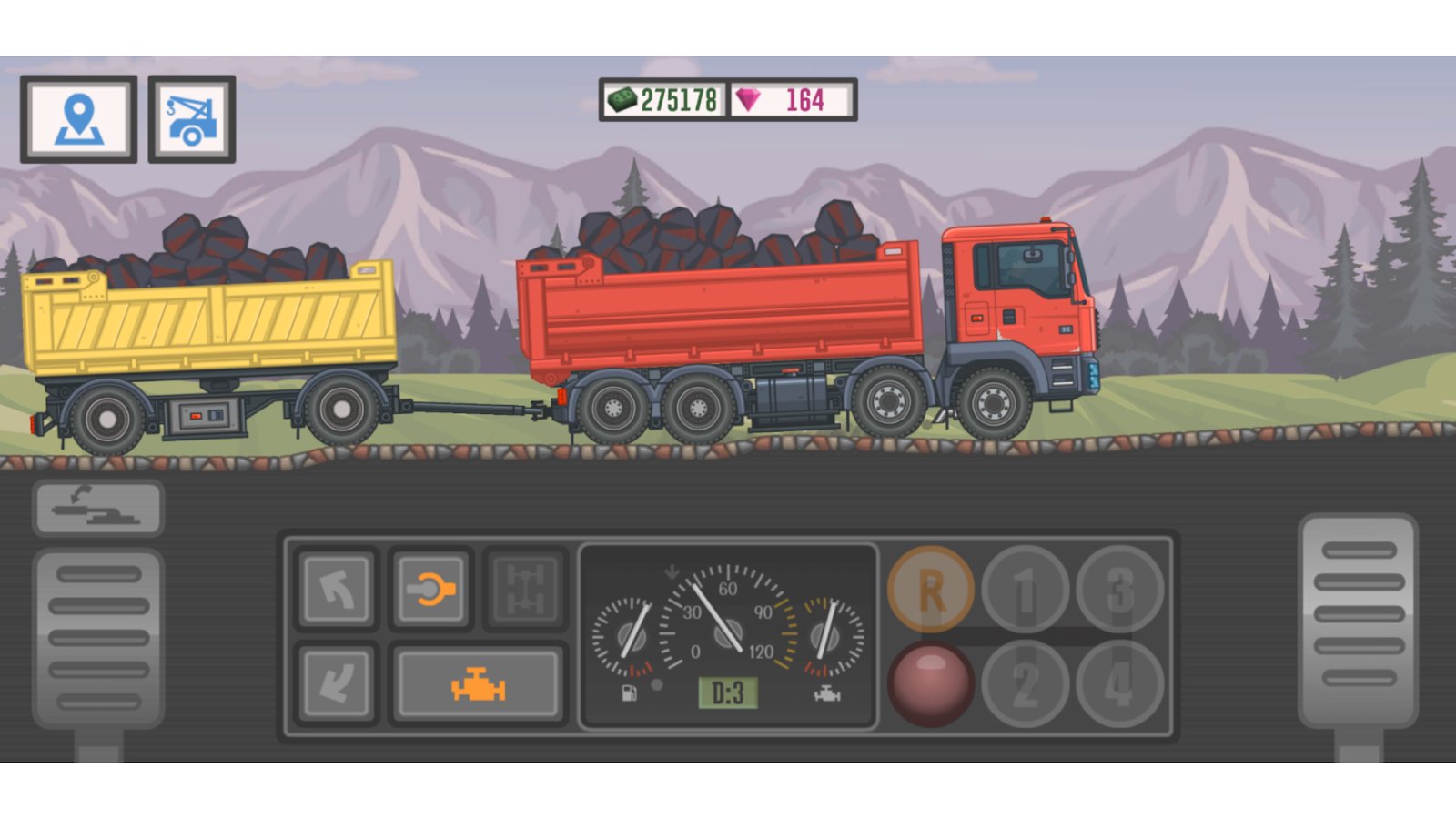Toggle reverse with the R gear button

click(930, 591)
